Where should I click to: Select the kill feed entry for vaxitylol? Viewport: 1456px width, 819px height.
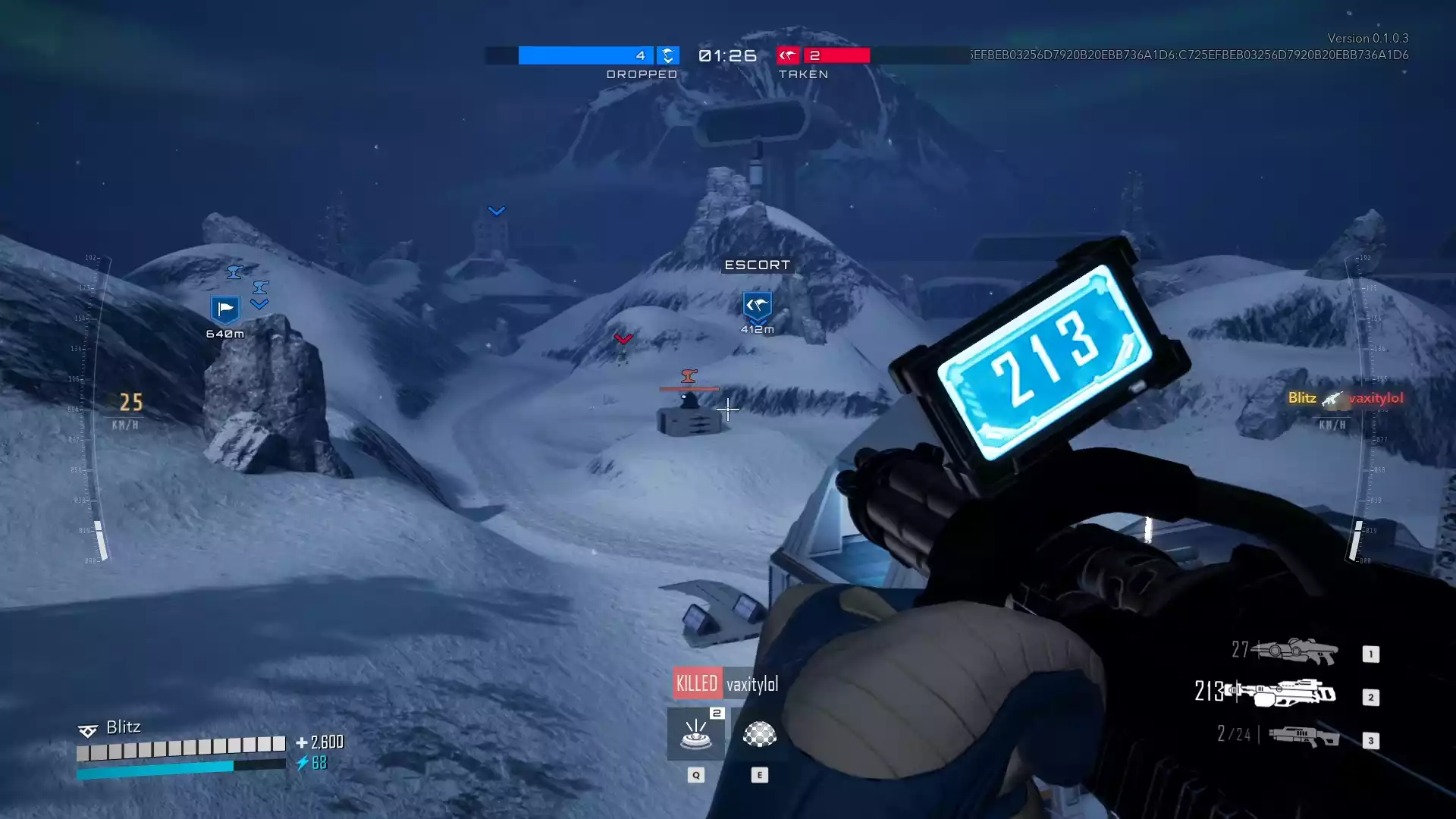point(1345,398)
